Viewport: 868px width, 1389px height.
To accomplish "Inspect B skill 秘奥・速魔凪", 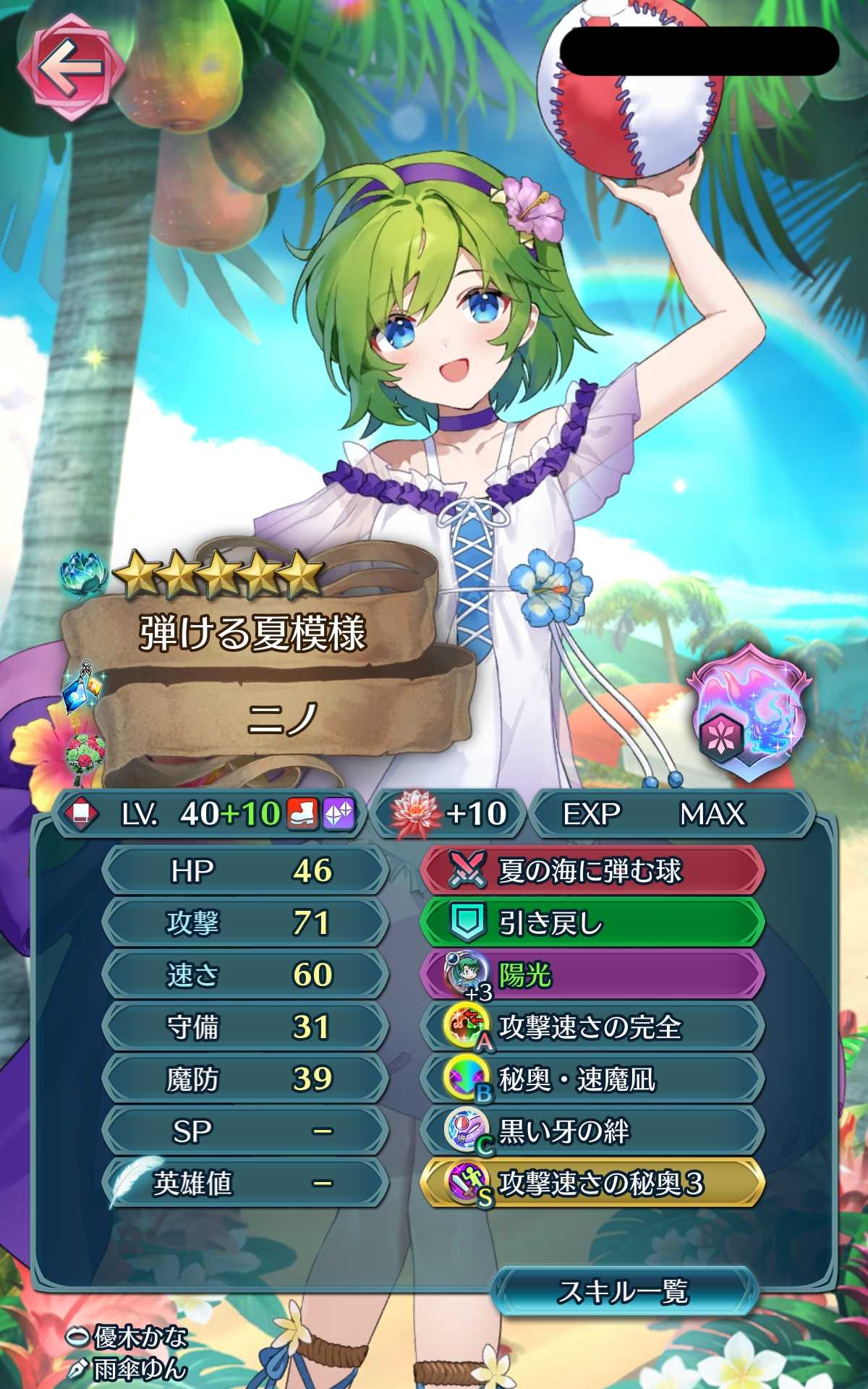I will [x=591, y=1079].
